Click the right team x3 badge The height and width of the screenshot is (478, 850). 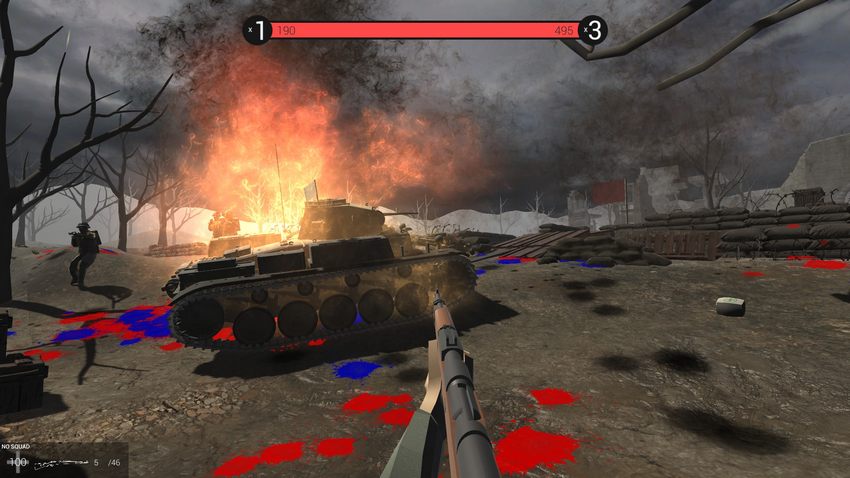[593, 30]
